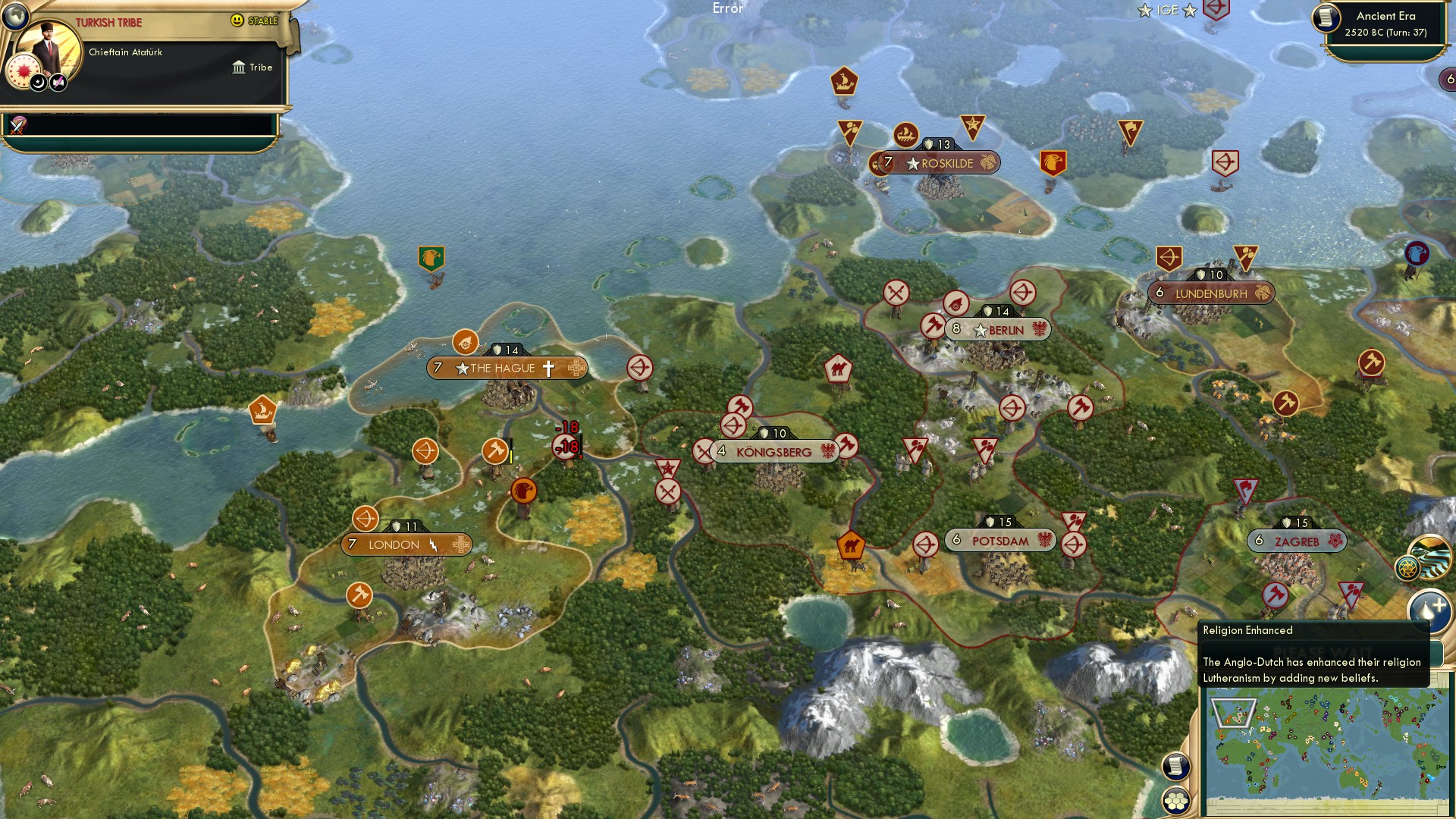Viewport: 1456px width, 819px height.
Task: Open the London city screen by clicking its name
Action: point(392,544)
